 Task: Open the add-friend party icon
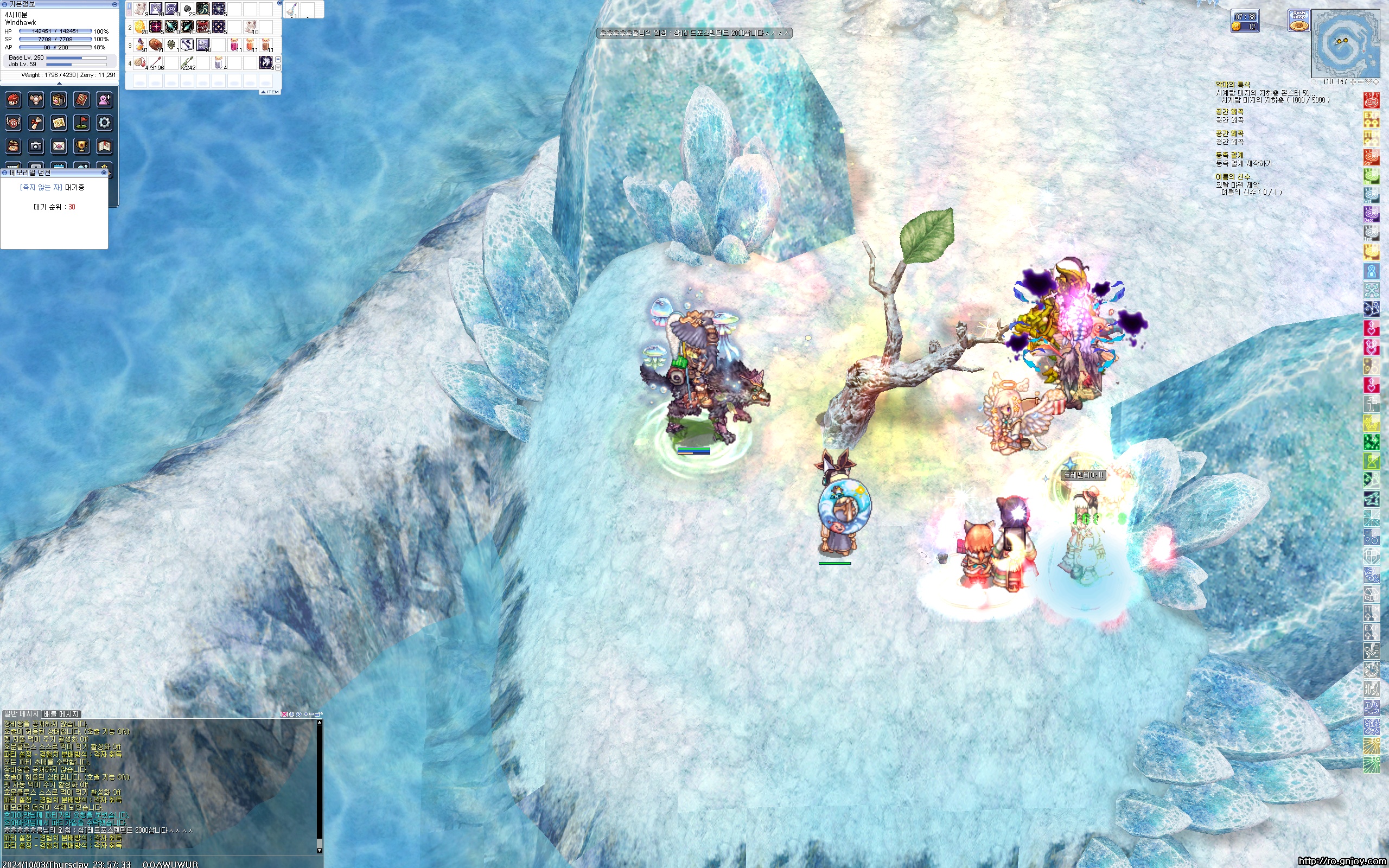pos(104,100)
